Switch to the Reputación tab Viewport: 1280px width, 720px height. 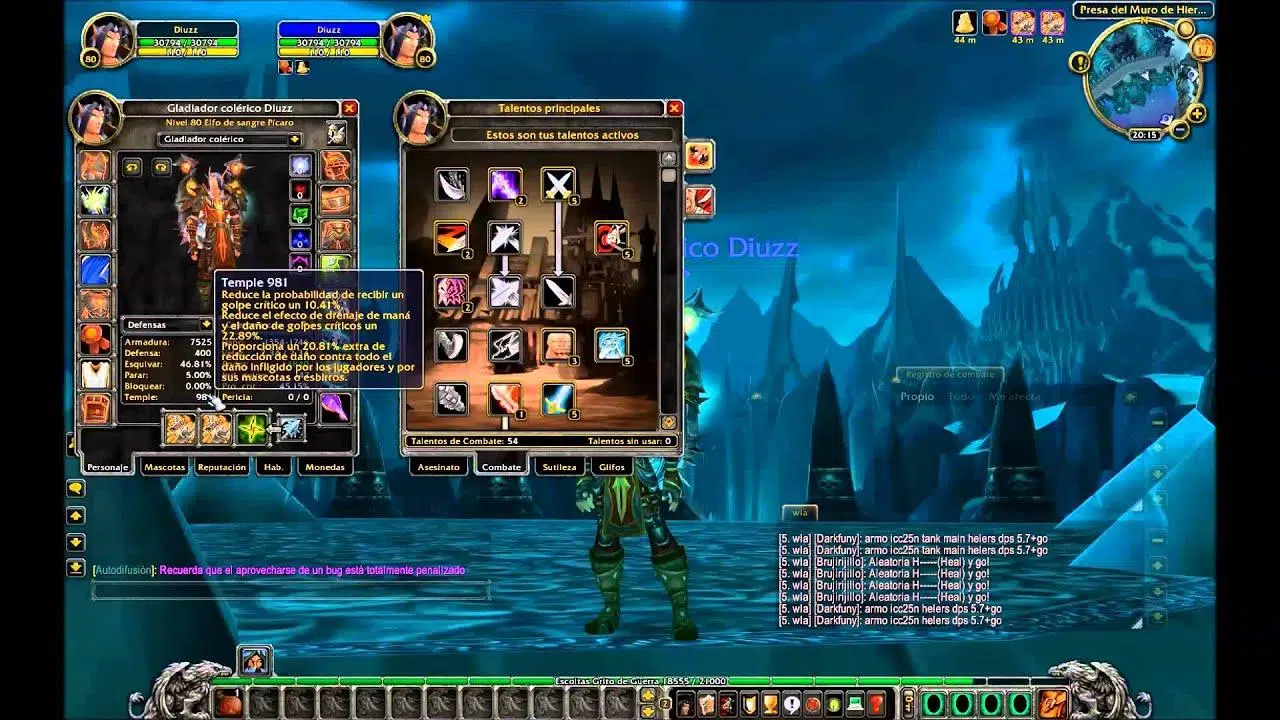(222, 467)
